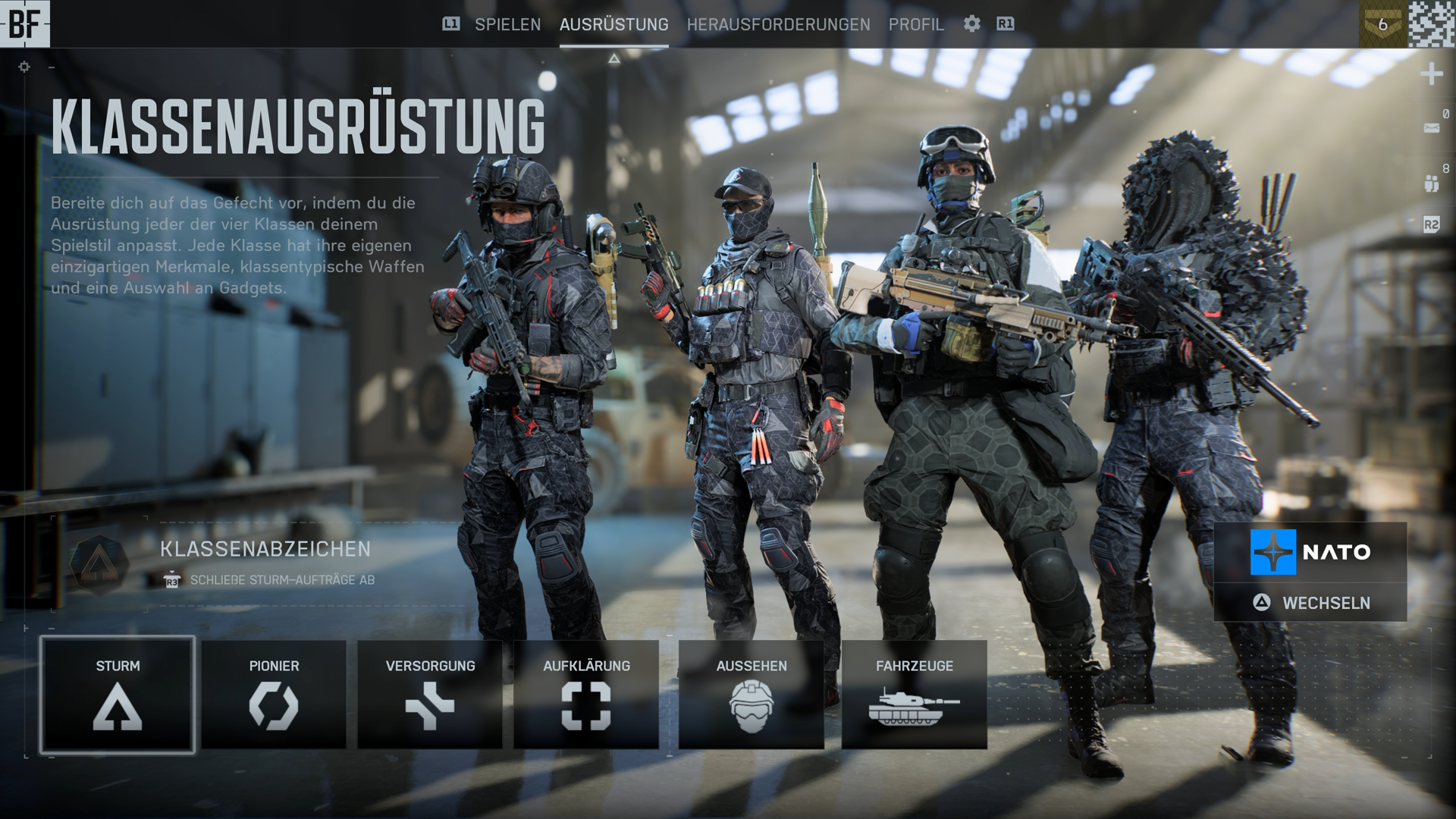Choose the Pionier class tile
The height and width of the screenshot is (819, 1456).
[x=274, y=695]
